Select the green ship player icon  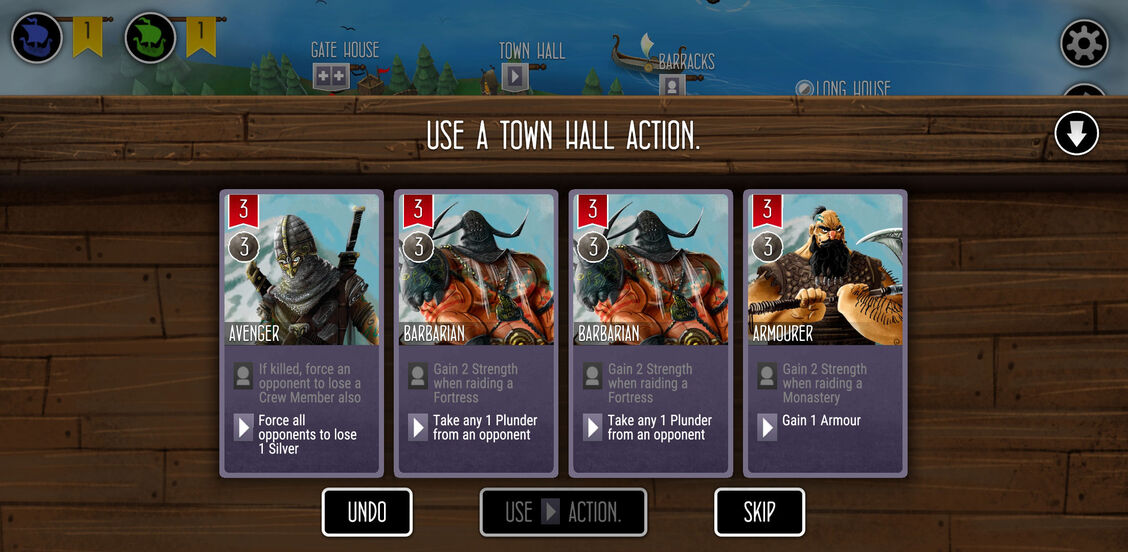click(150, 37)
